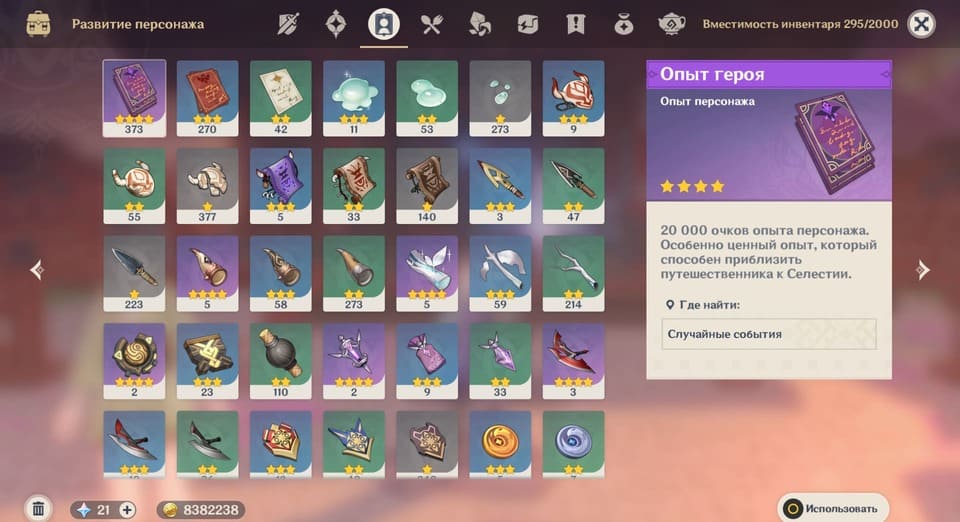The width and height of the screenshot is (960, 522).
Task: Click the Случайные события source entry
Action: [769, 334]
